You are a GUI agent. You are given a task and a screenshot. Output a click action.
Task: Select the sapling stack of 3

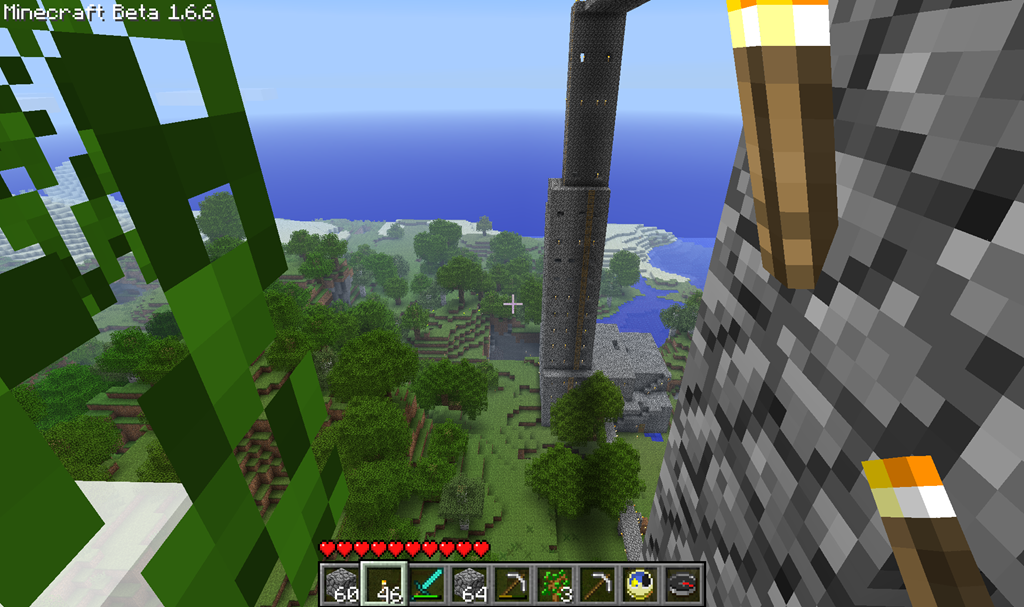pyautogui.click(x=555, y=582)
